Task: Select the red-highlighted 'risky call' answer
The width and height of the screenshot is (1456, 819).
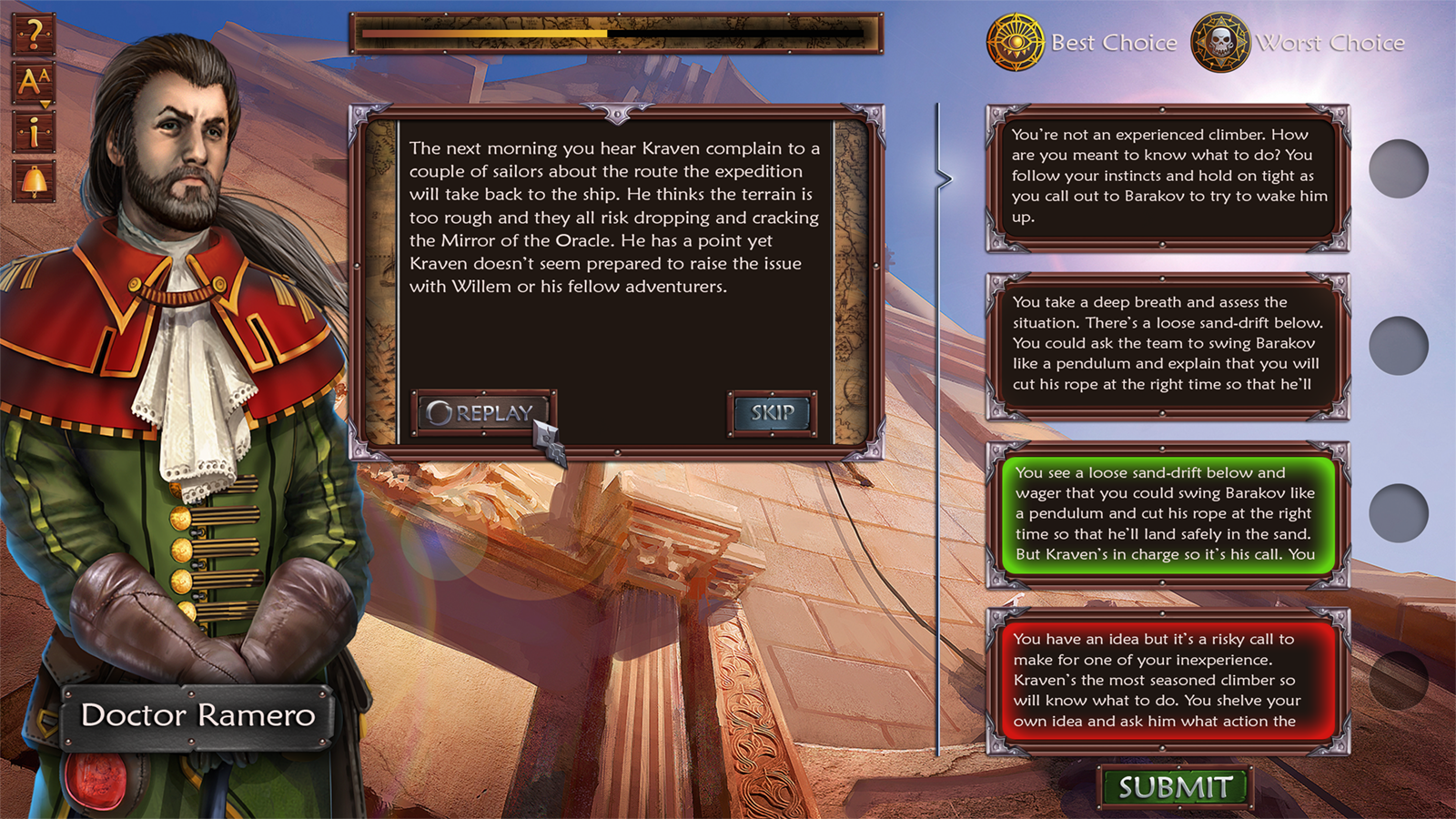Action: (x=1168, y=681)
